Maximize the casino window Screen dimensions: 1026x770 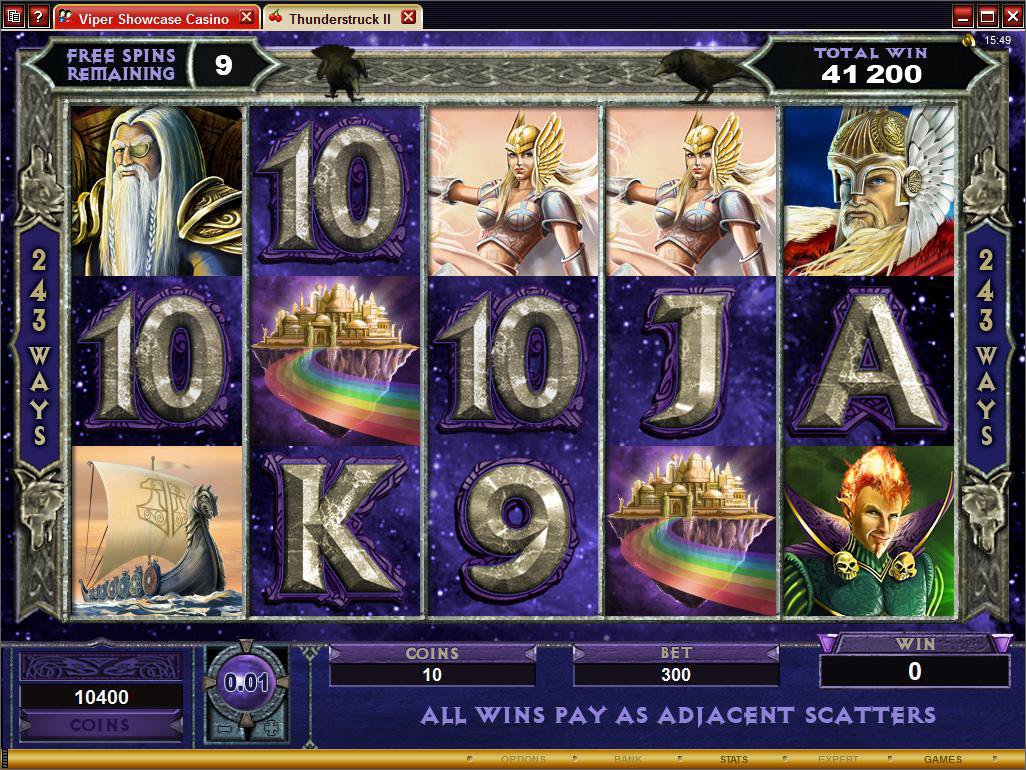987,16
